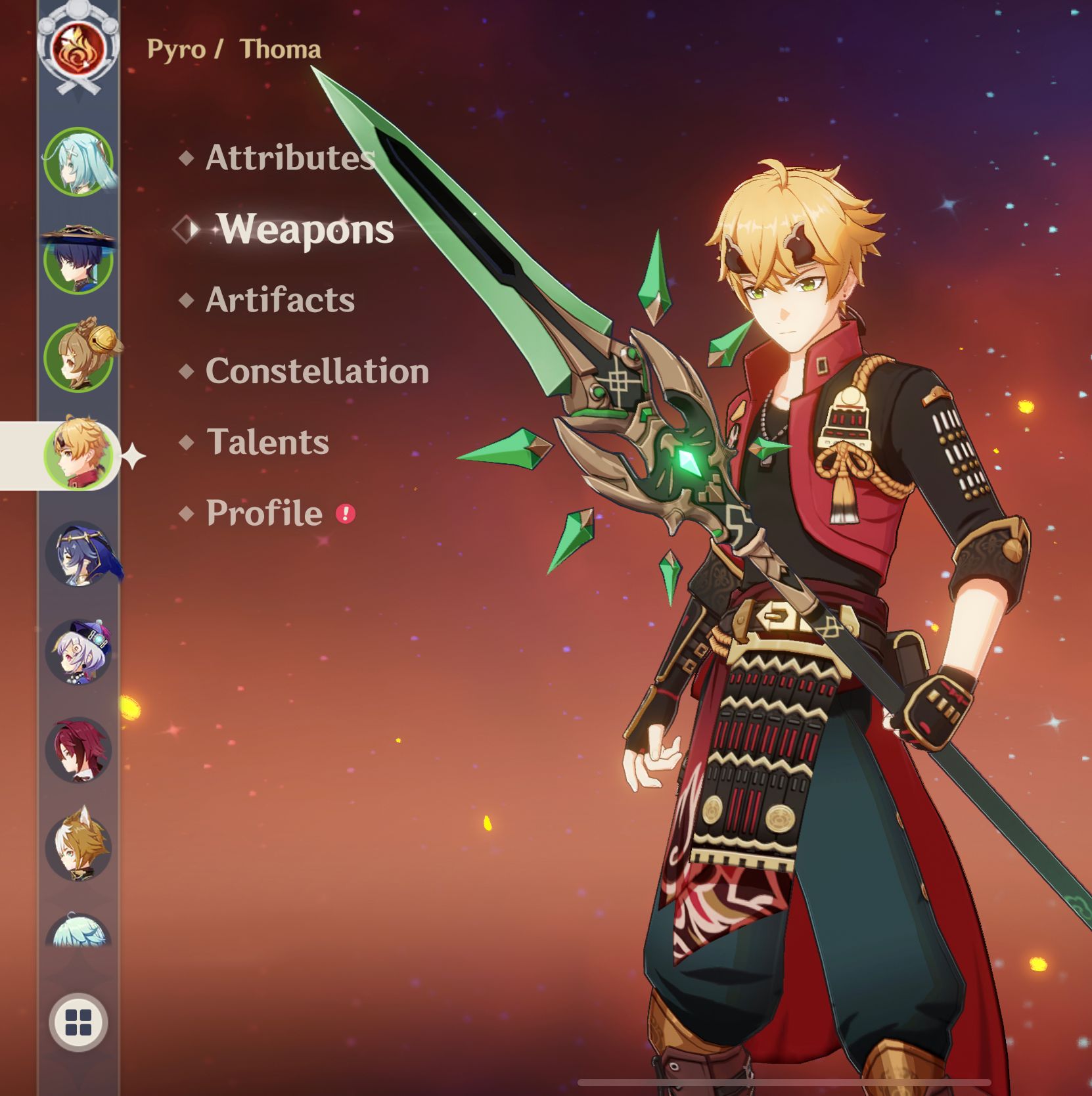
Task: Select Yaoyao's bell-haired portrait
Action: point(79,352)
